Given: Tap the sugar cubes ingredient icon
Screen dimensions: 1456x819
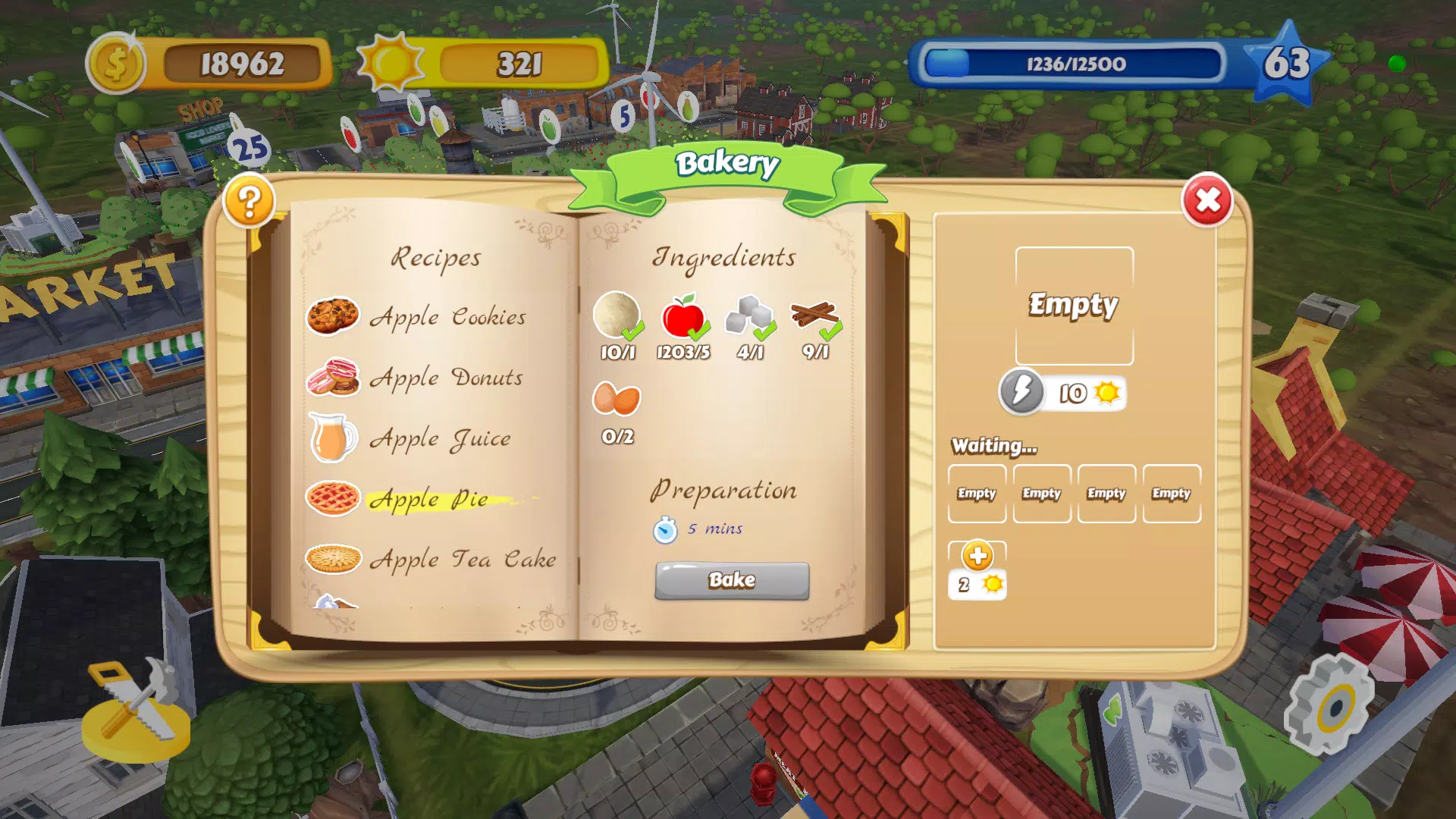Looking at the screenshot, I should tap(749, 315).
